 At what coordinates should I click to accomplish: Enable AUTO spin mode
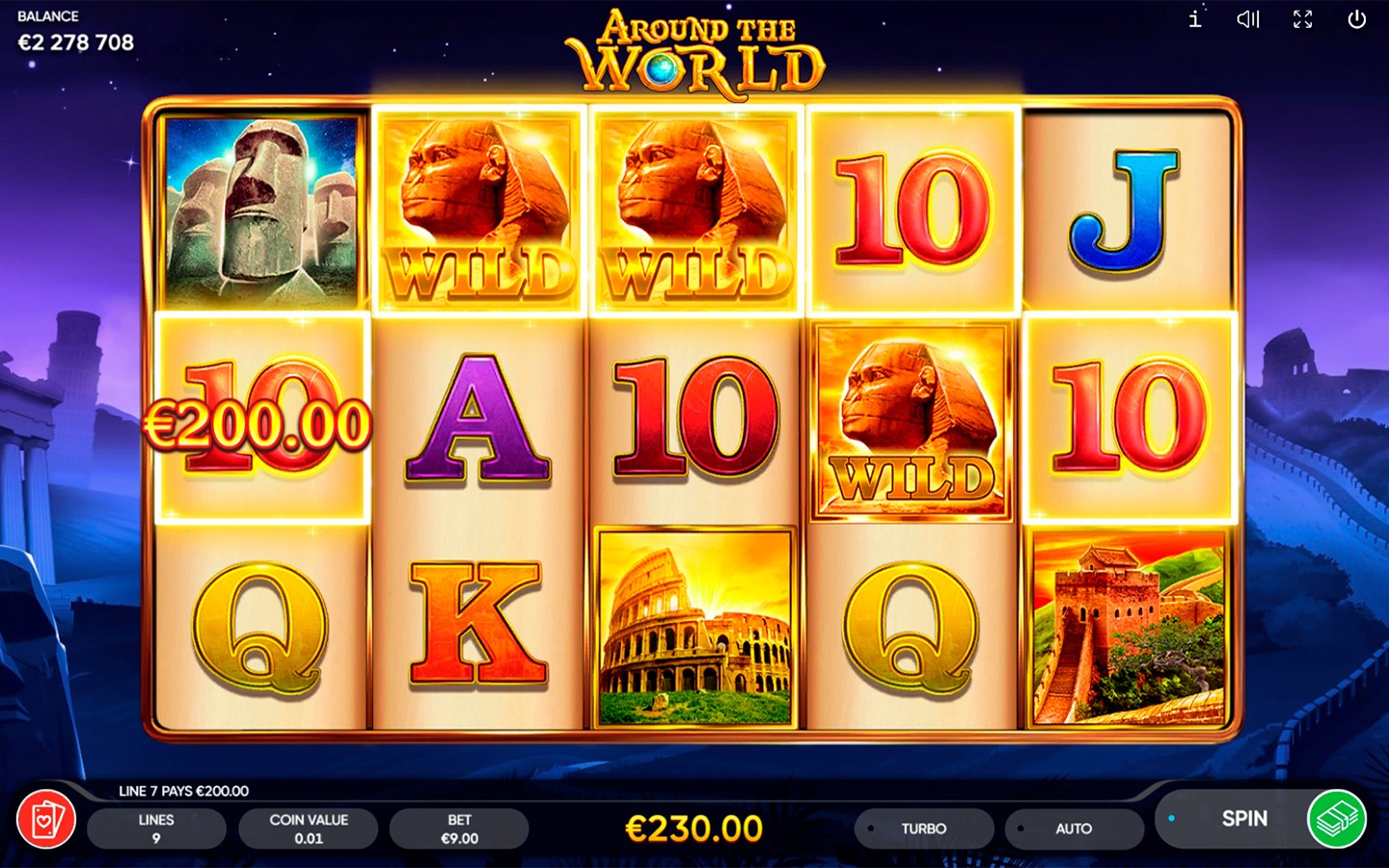[x=1073, y=828]
